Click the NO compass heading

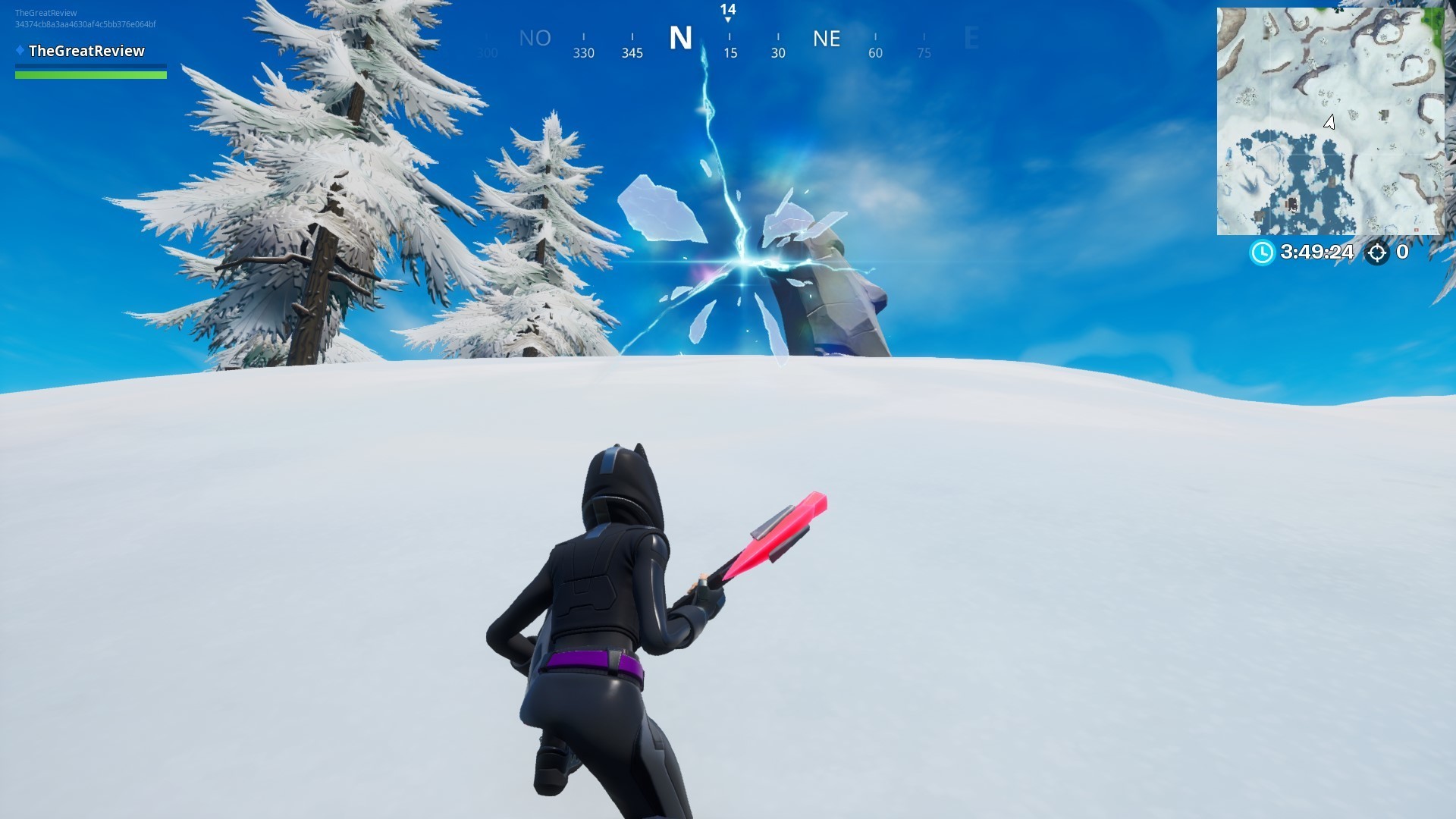(535, 39)
